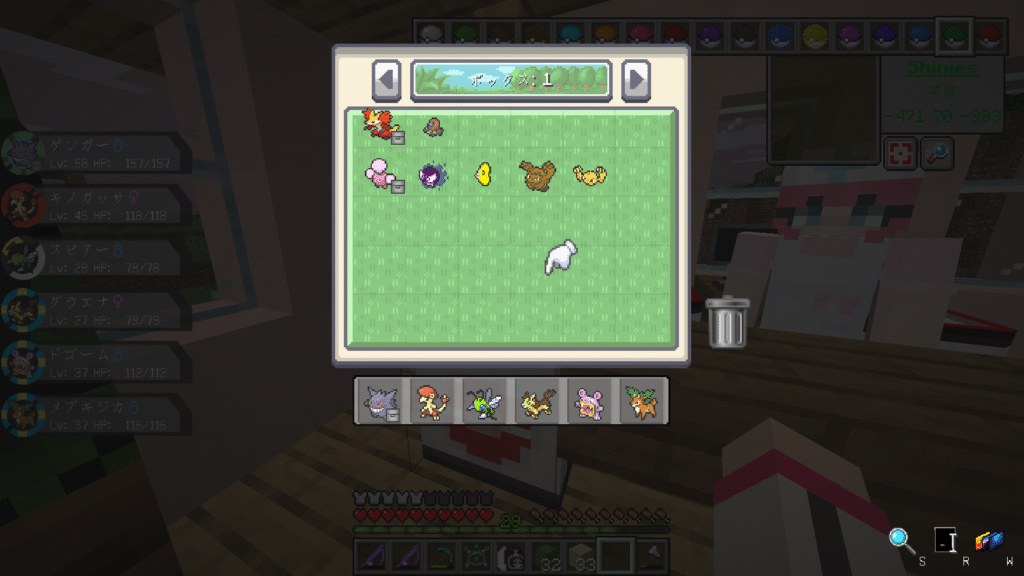Click the ボックス: 1 box title banner

[x=511, y=80]
